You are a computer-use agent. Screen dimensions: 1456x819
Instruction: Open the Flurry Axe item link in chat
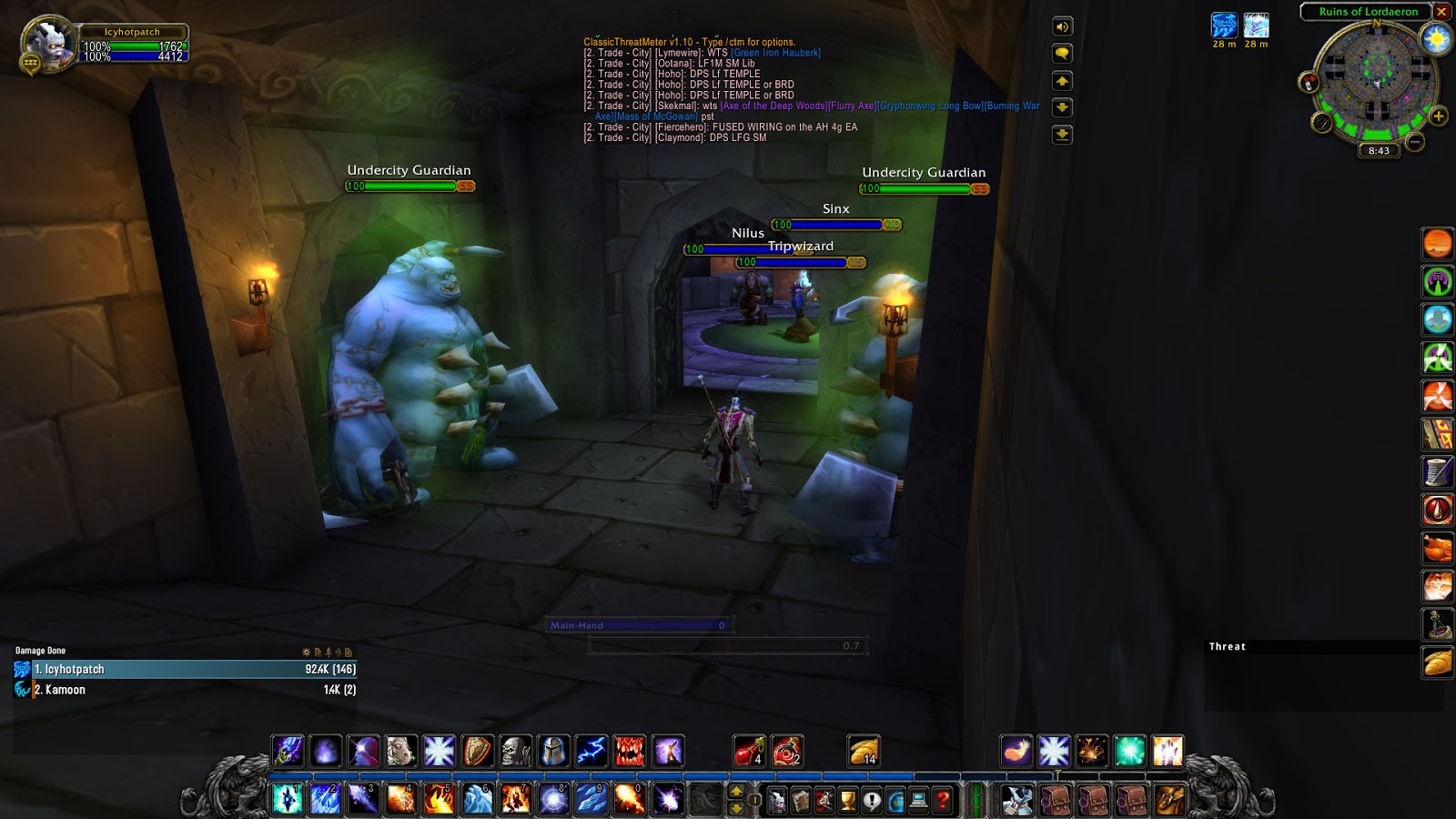[851, 106]
